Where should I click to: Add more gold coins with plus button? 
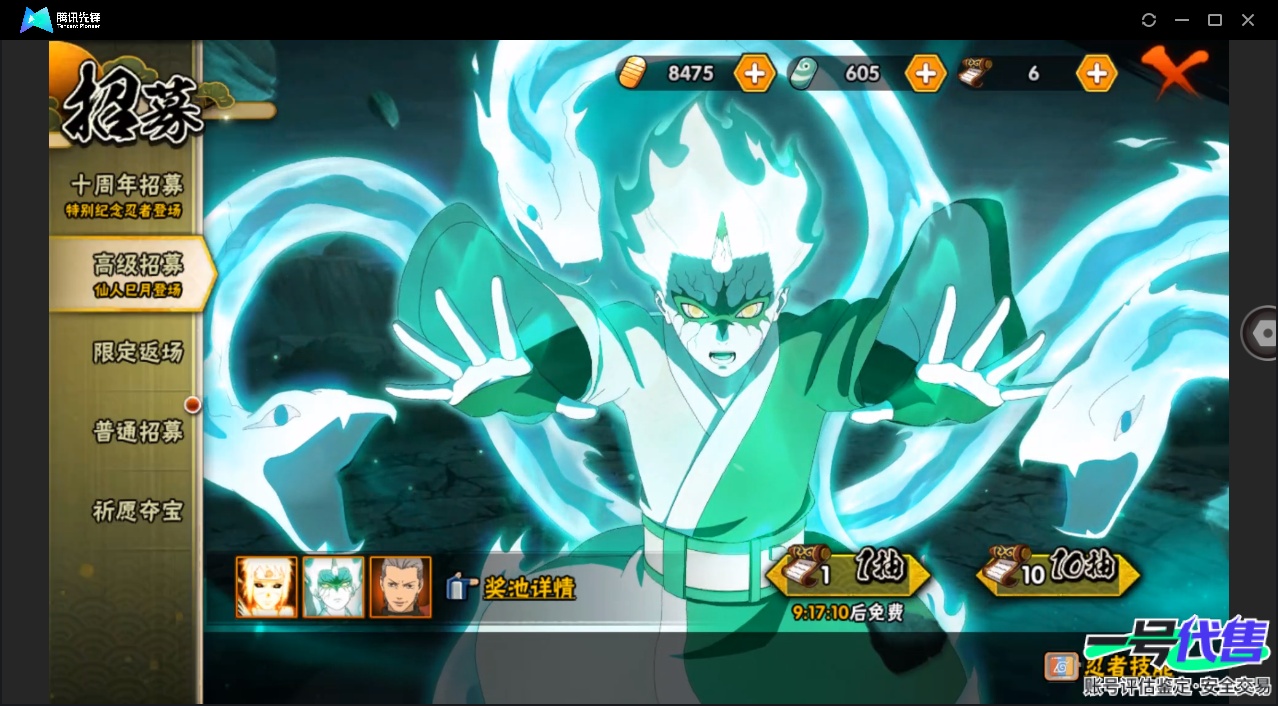(x=754, y=73)
